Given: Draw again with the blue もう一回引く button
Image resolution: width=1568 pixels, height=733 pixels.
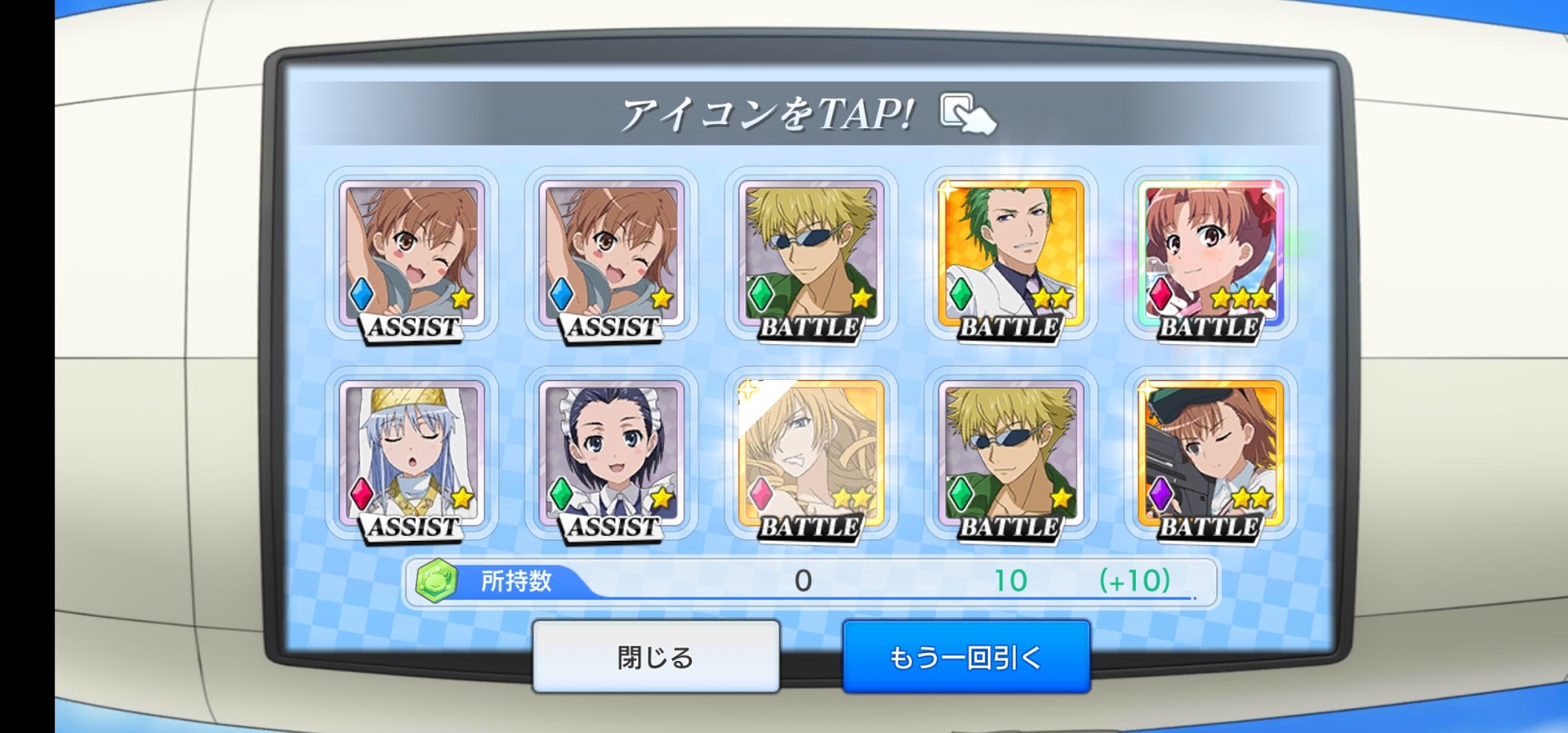Looking at the screenshot, I should click(x=966, y=656).
